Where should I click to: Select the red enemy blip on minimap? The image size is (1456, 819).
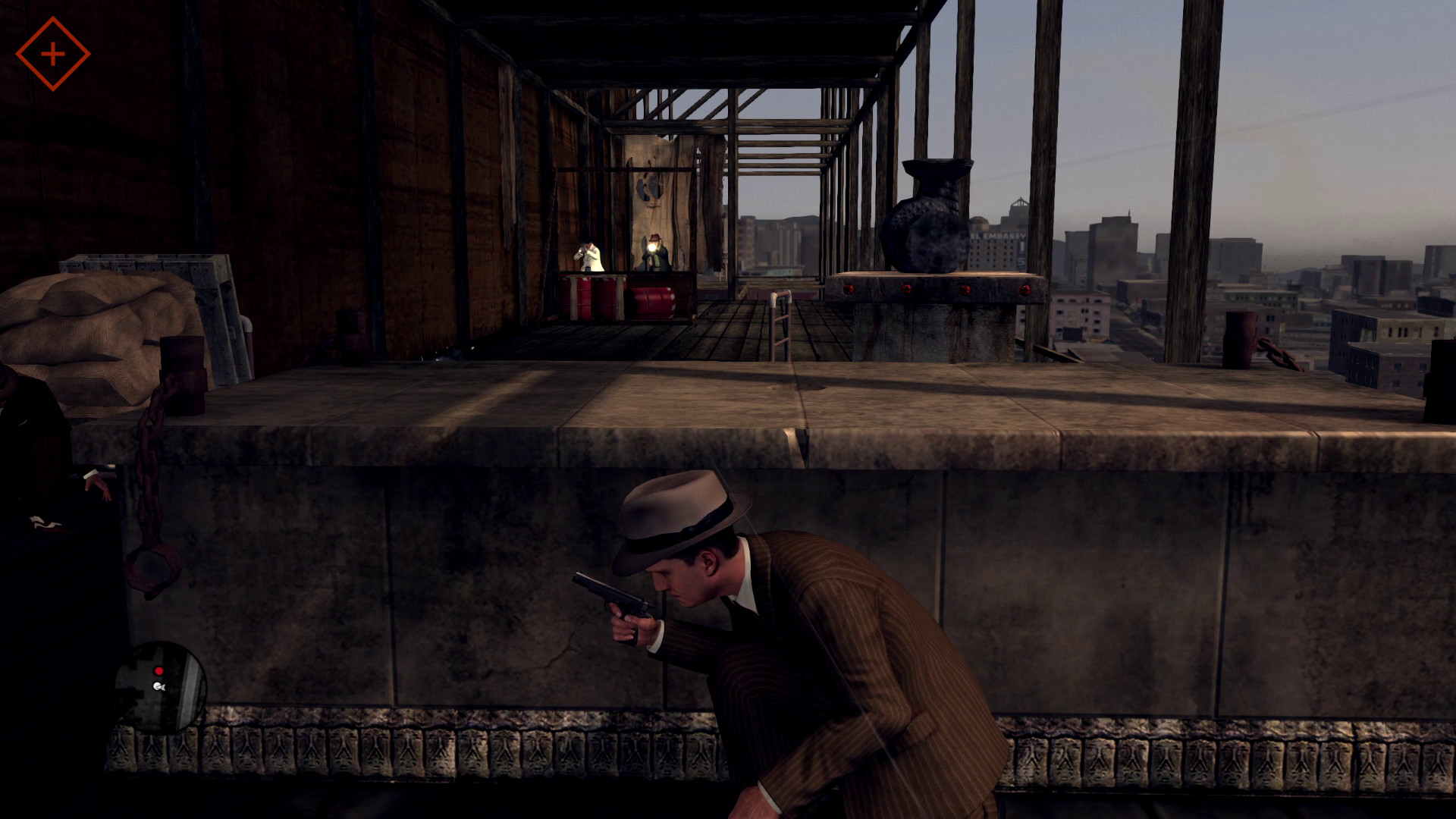(x=158, y=671)
